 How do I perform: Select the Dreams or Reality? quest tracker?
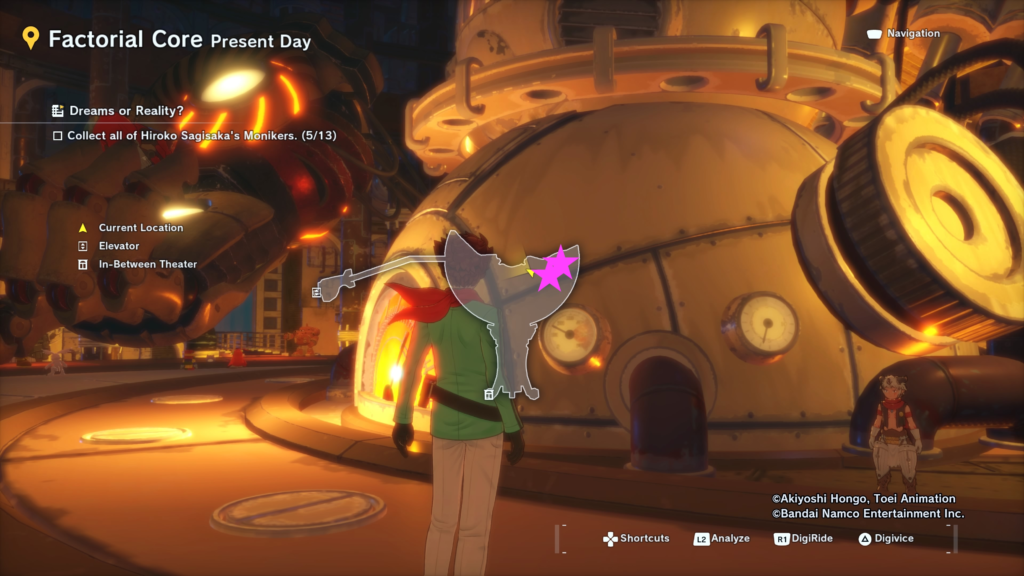(x=124, y=111)
